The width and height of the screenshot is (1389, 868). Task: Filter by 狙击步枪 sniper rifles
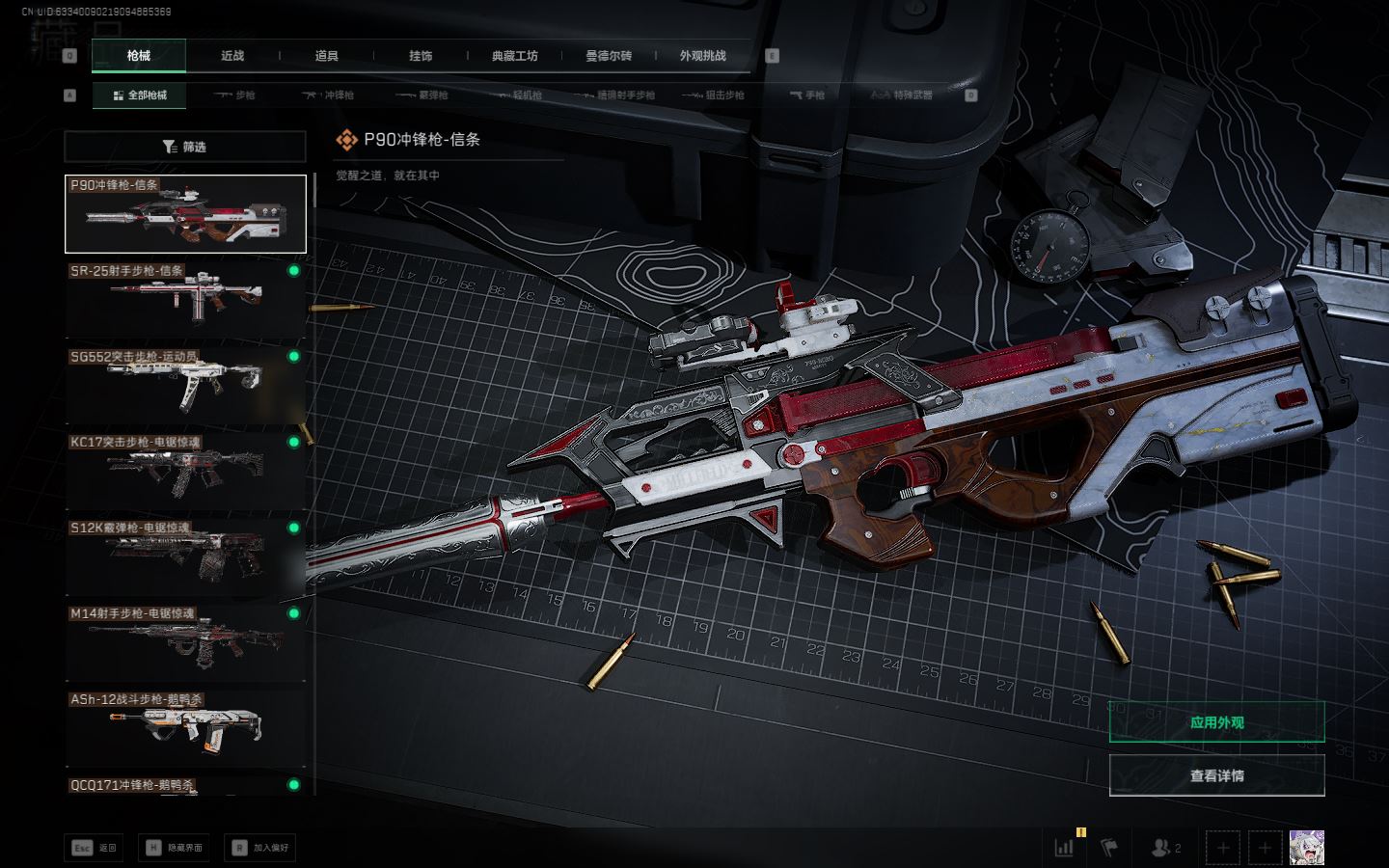713,95
